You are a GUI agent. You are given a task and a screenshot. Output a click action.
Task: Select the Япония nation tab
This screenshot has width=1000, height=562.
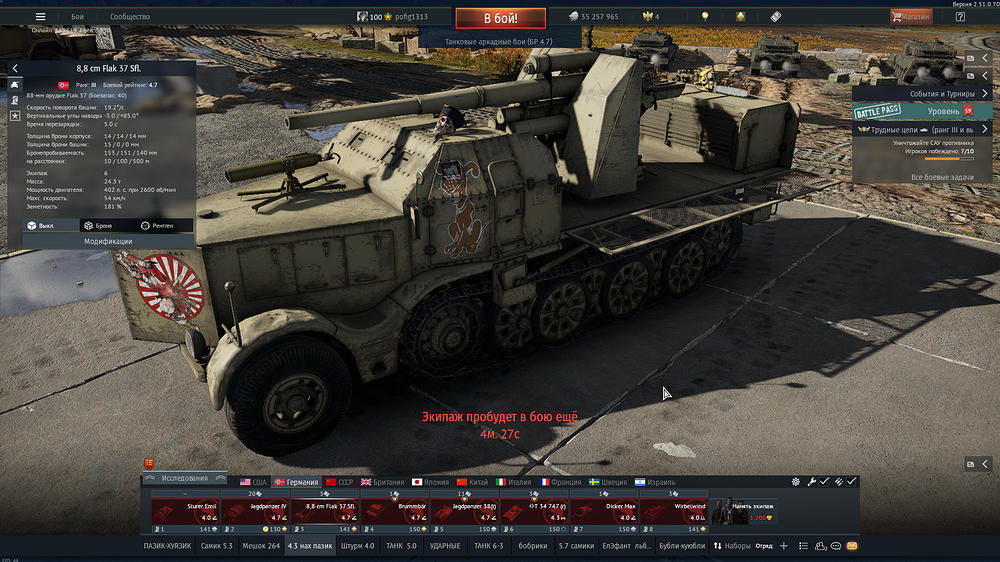pos(432,482)
